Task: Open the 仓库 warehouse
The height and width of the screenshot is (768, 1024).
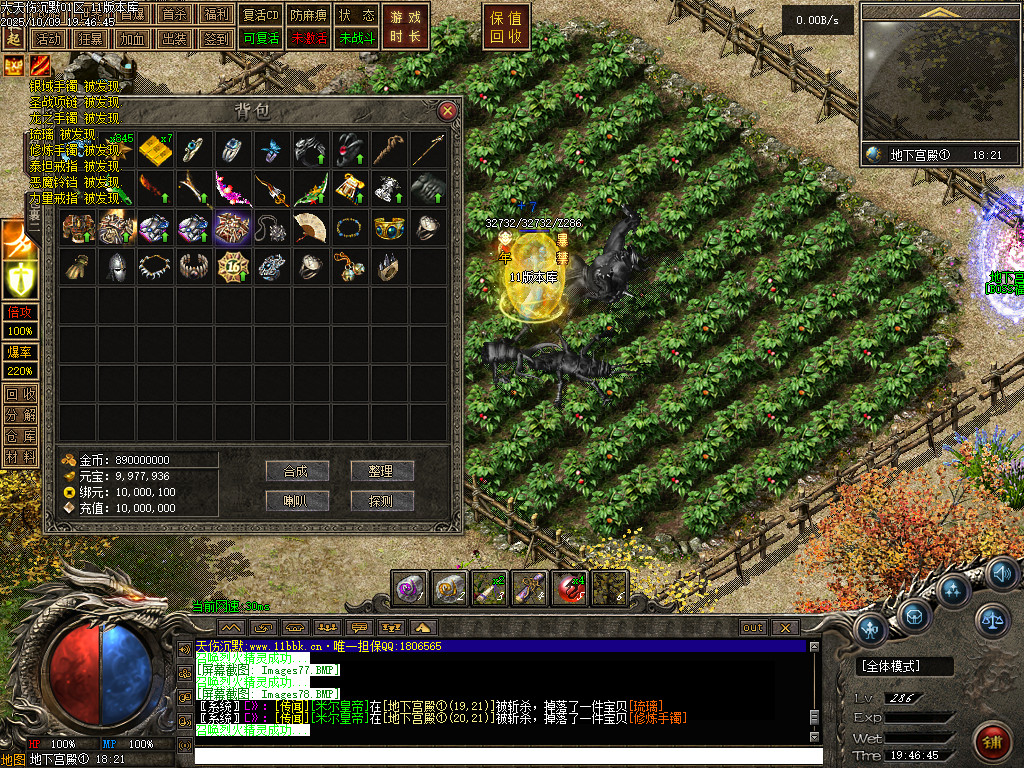Action: point(20,436)
